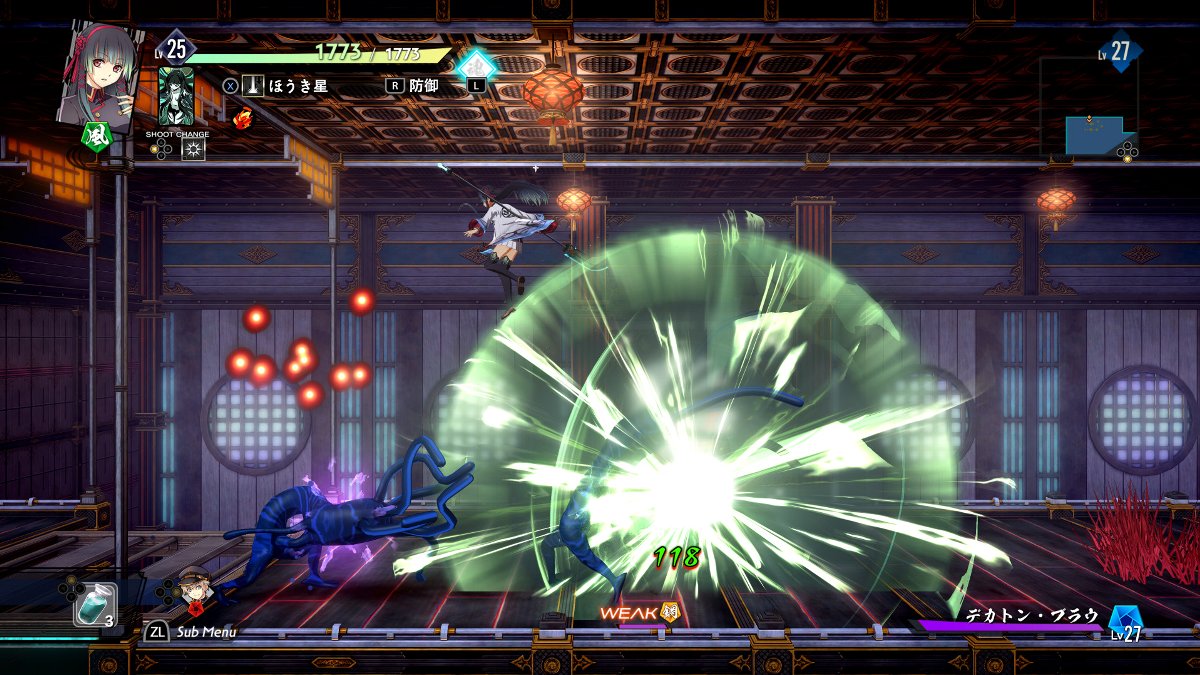Image resolution: width=1200 pixels, height=675 pixels.
Task: Switch shot type via Shoot Change icon
Action: [192, 150]
